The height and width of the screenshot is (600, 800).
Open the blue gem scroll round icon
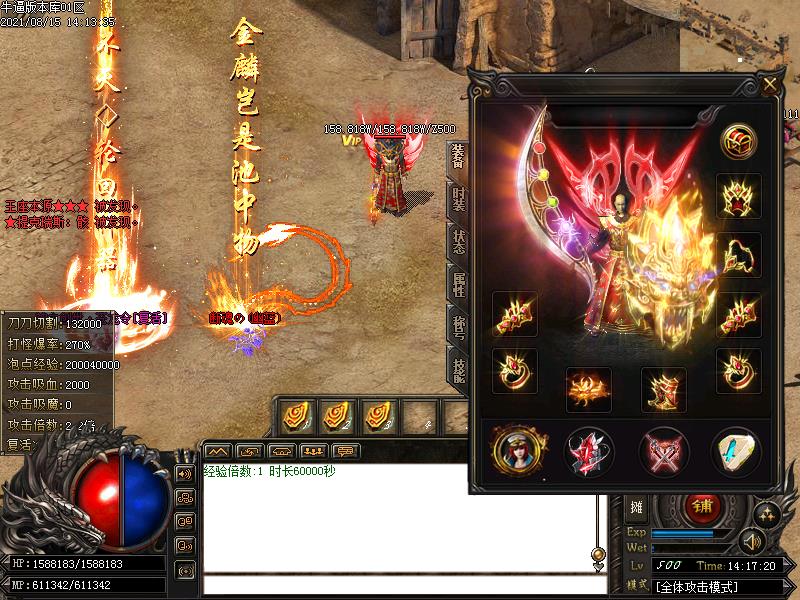737,451
